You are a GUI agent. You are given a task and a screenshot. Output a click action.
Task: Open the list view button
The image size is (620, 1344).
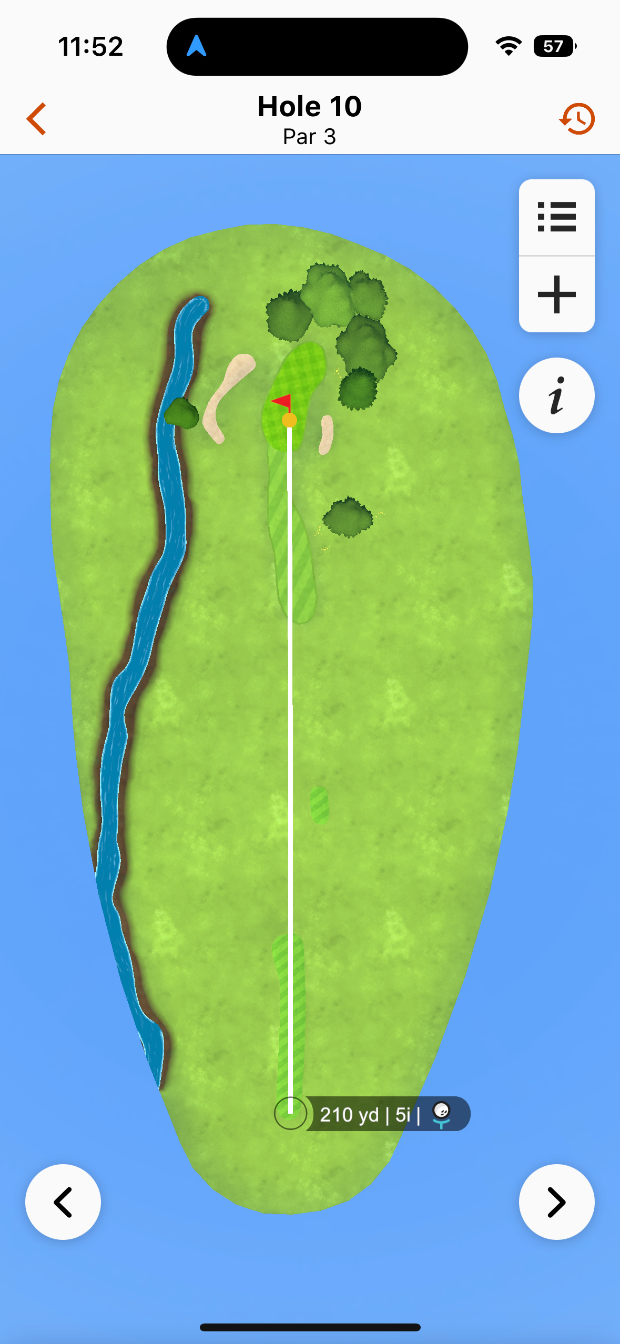click(557, 217)
